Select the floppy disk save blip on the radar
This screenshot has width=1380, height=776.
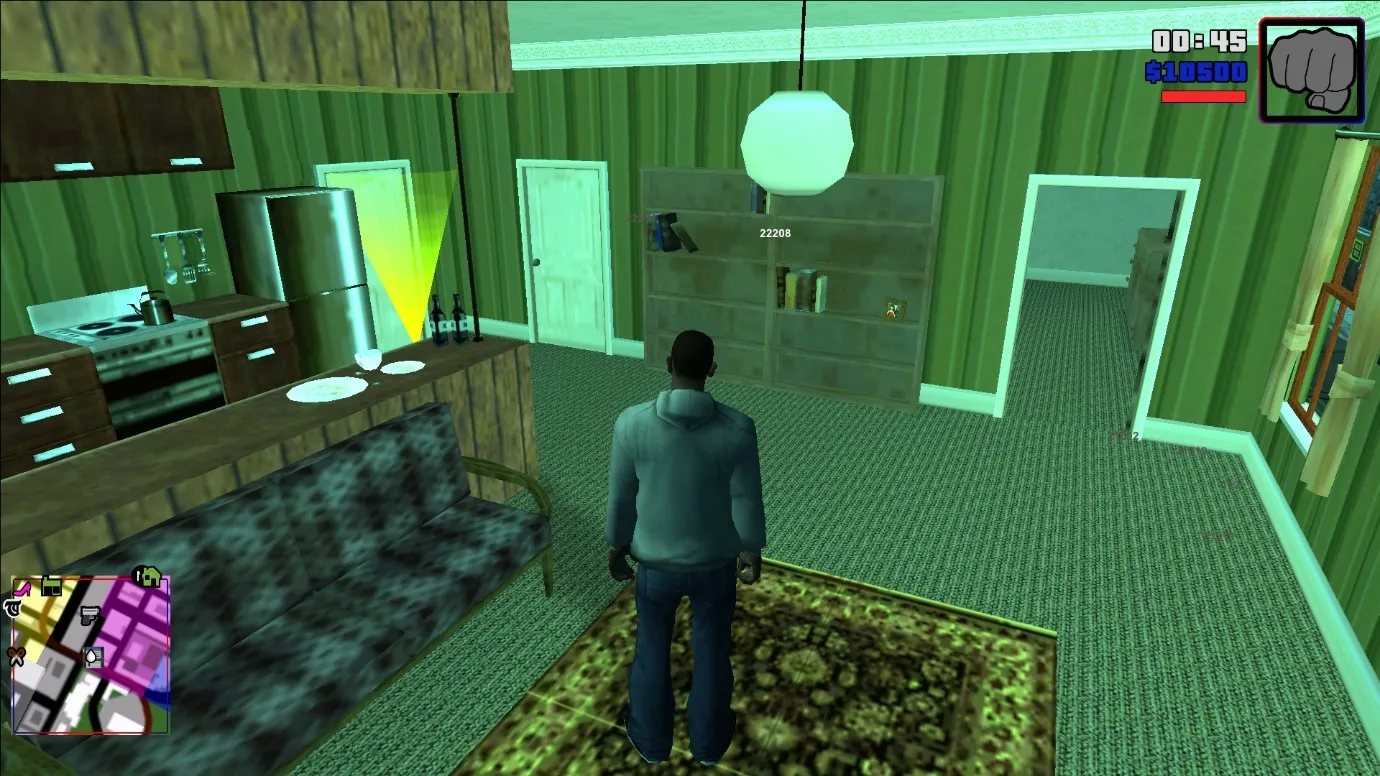(93, 655)
